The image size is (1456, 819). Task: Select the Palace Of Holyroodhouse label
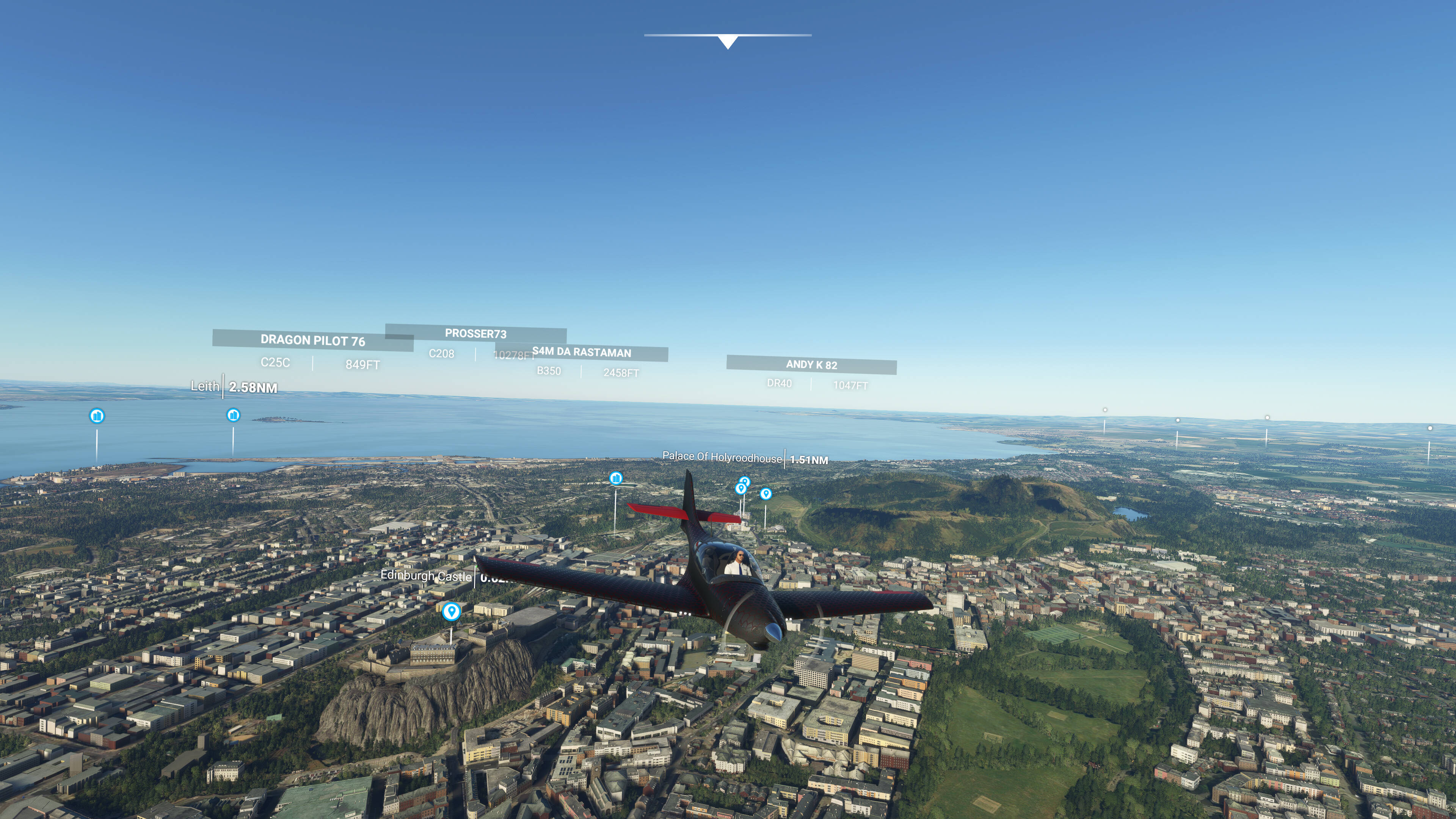(x=722, y=457)
